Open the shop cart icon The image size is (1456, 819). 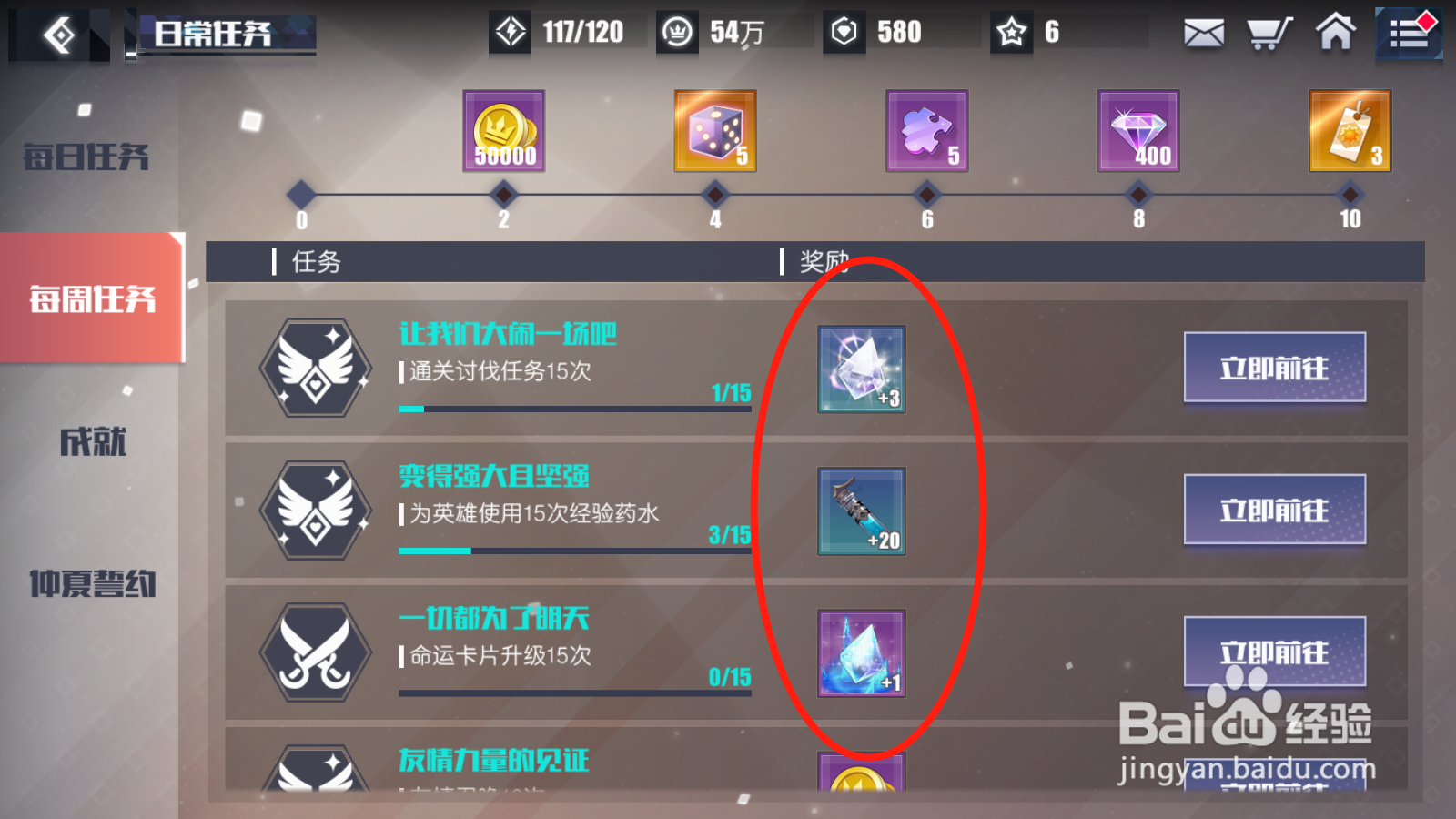pos(1268,33)
